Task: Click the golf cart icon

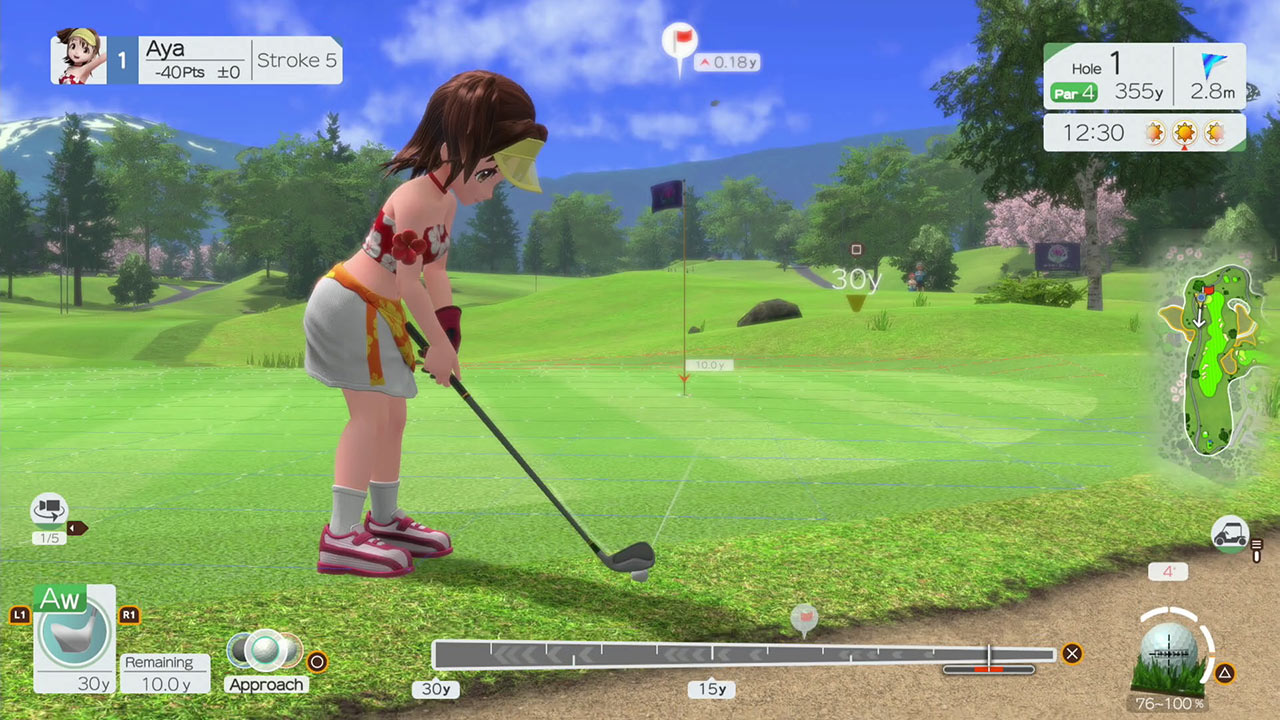Action: point(1229,534)
